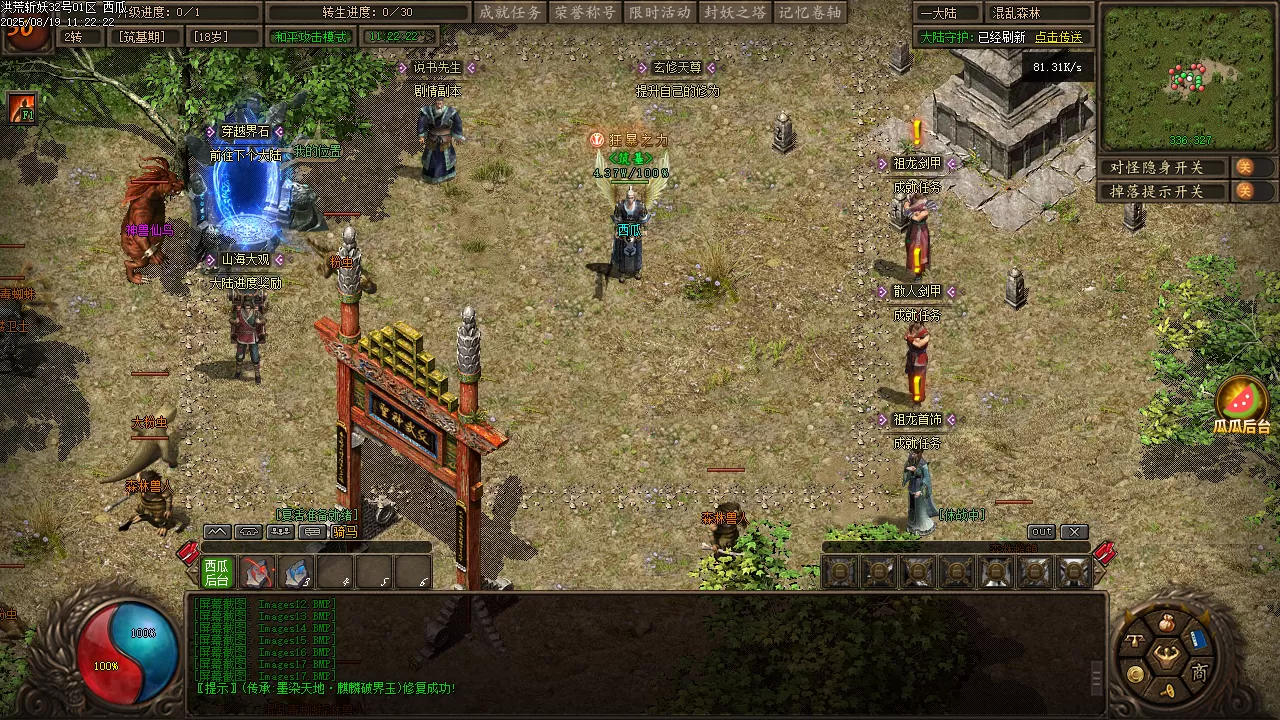
Task: Toggle the 和平攻击模式 attack mode button
Action: point(311,37)
